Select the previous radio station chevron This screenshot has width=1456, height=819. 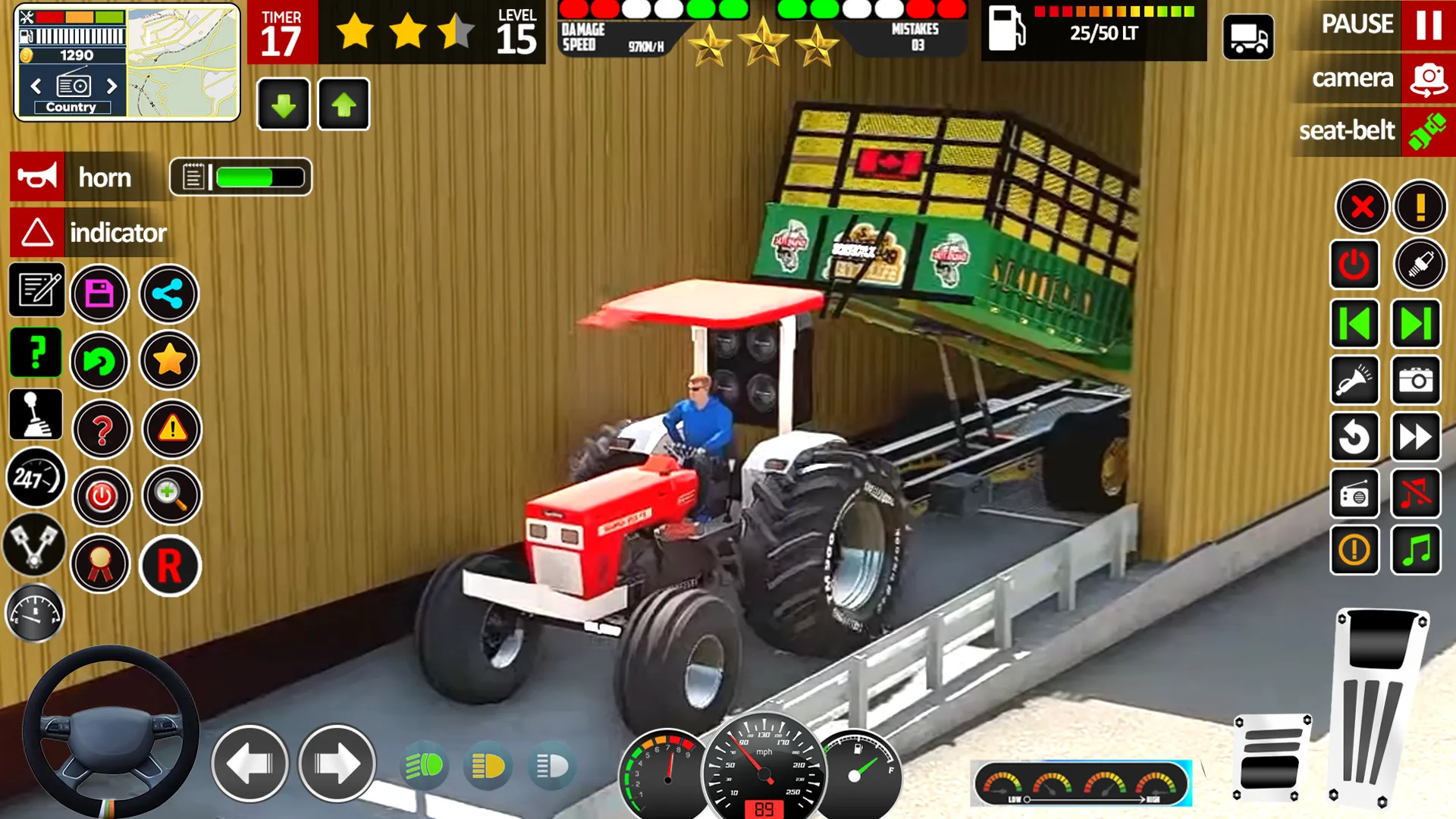(36, 86)
